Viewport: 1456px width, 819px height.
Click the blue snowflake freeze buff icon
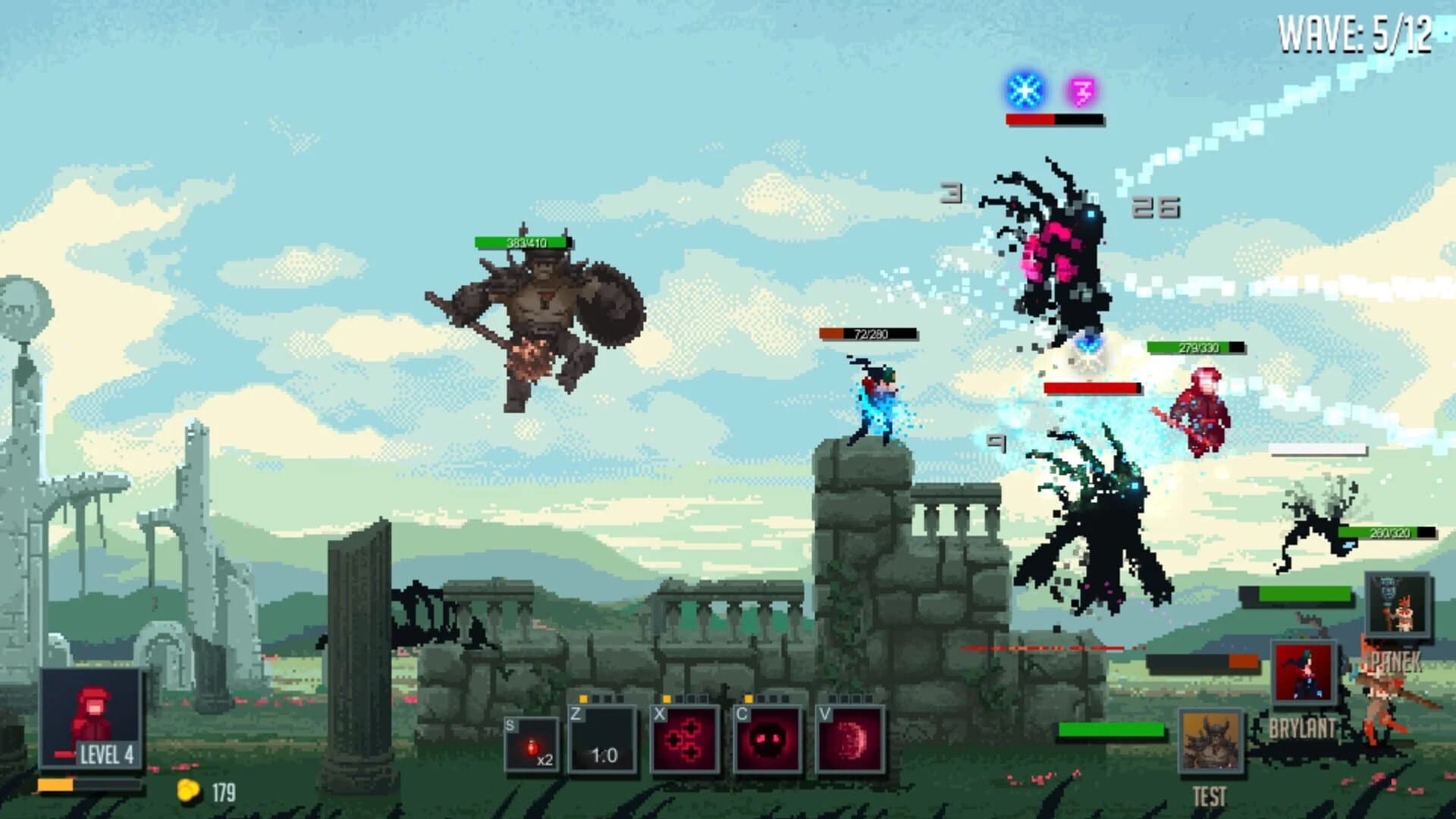click(x=1022, y=89)
